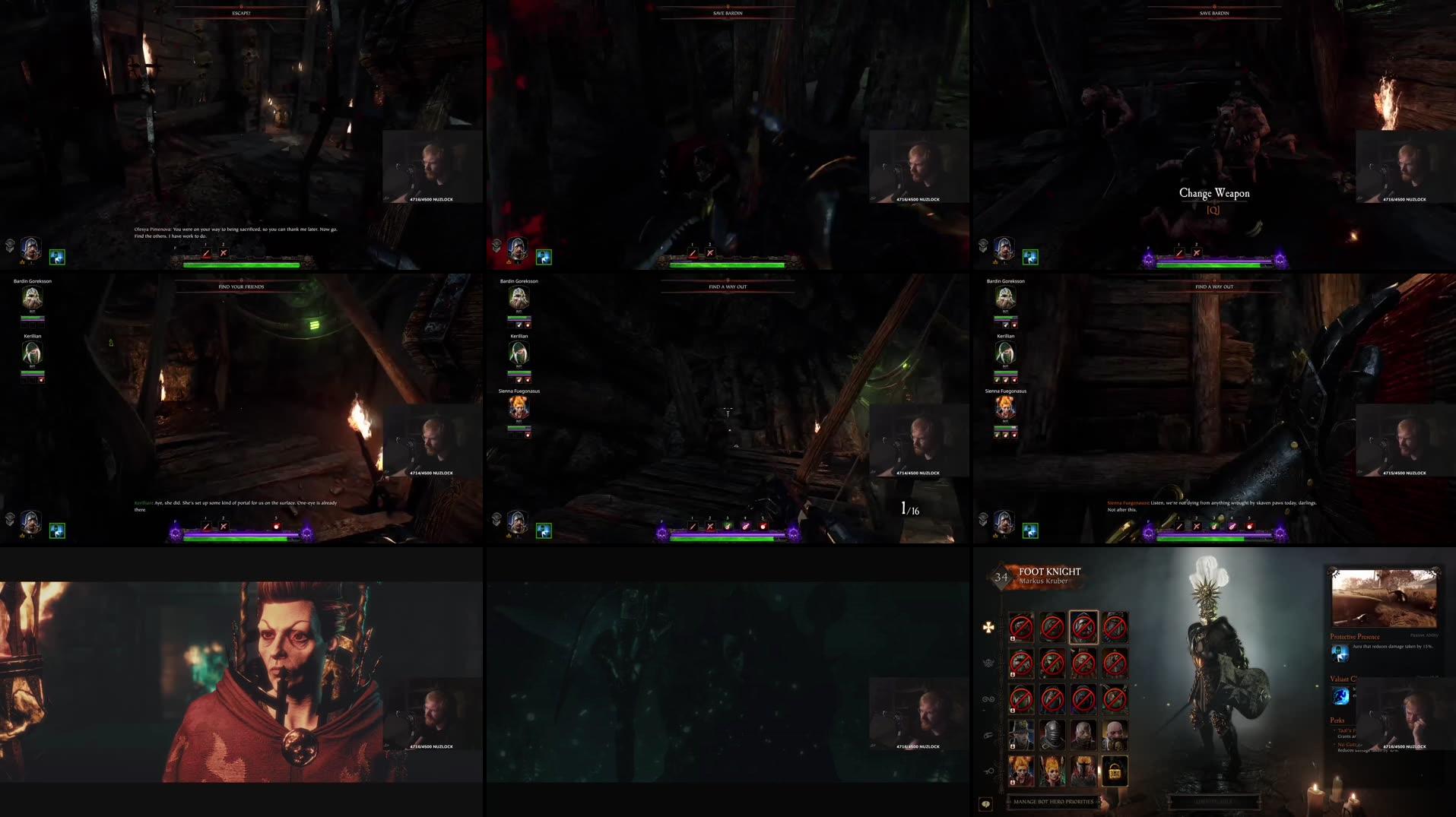Click the grayed button below the Foot Knight model
1456x817 pixels.
1214,802
